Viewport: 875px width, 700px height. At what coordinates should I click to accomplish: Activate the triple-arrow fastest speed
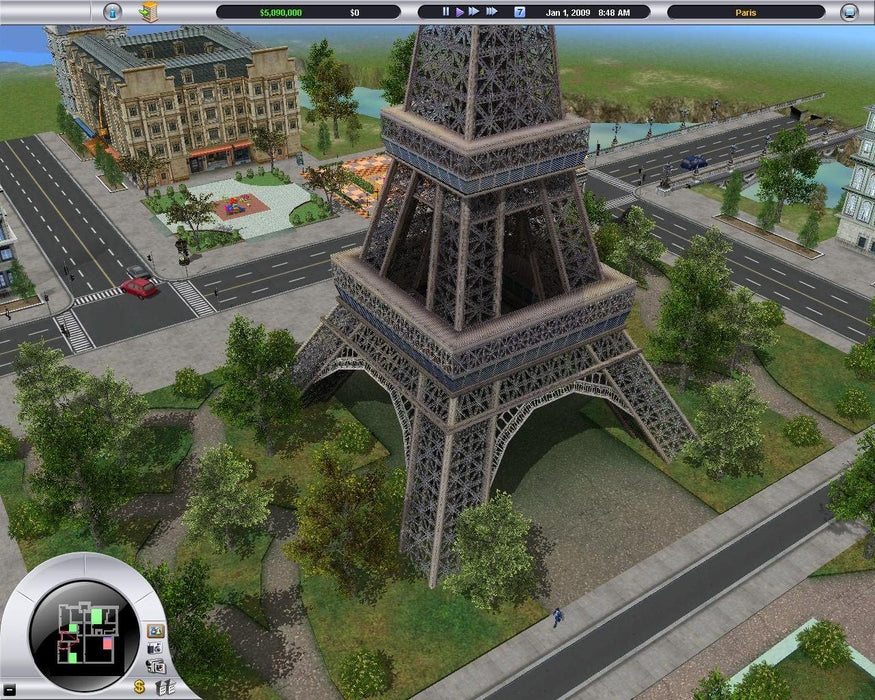click(x=492, y=12)
